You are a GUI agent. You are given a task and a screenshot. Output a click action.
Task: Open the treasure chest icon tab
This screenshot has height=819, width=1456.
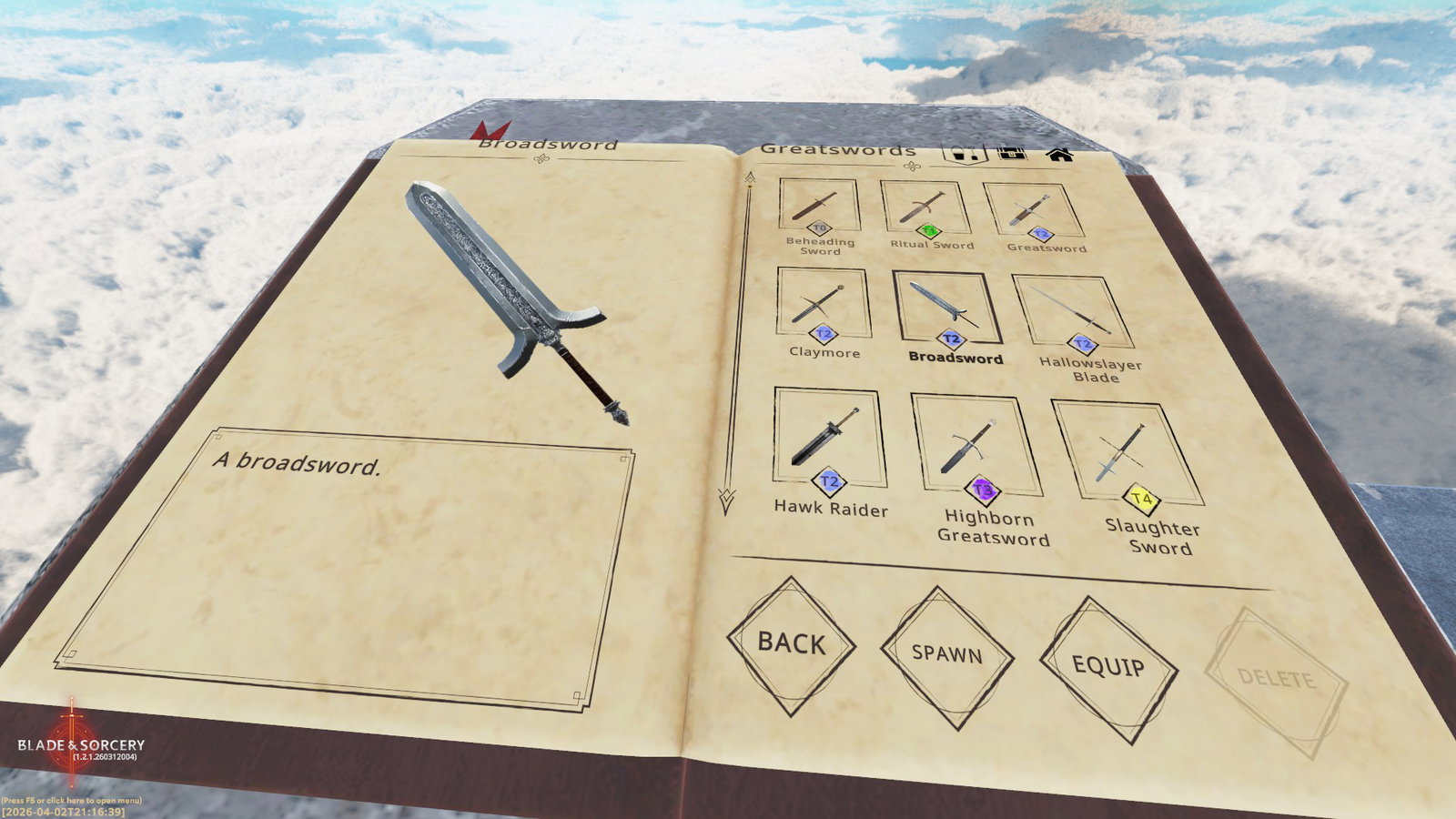(1012, 153)
